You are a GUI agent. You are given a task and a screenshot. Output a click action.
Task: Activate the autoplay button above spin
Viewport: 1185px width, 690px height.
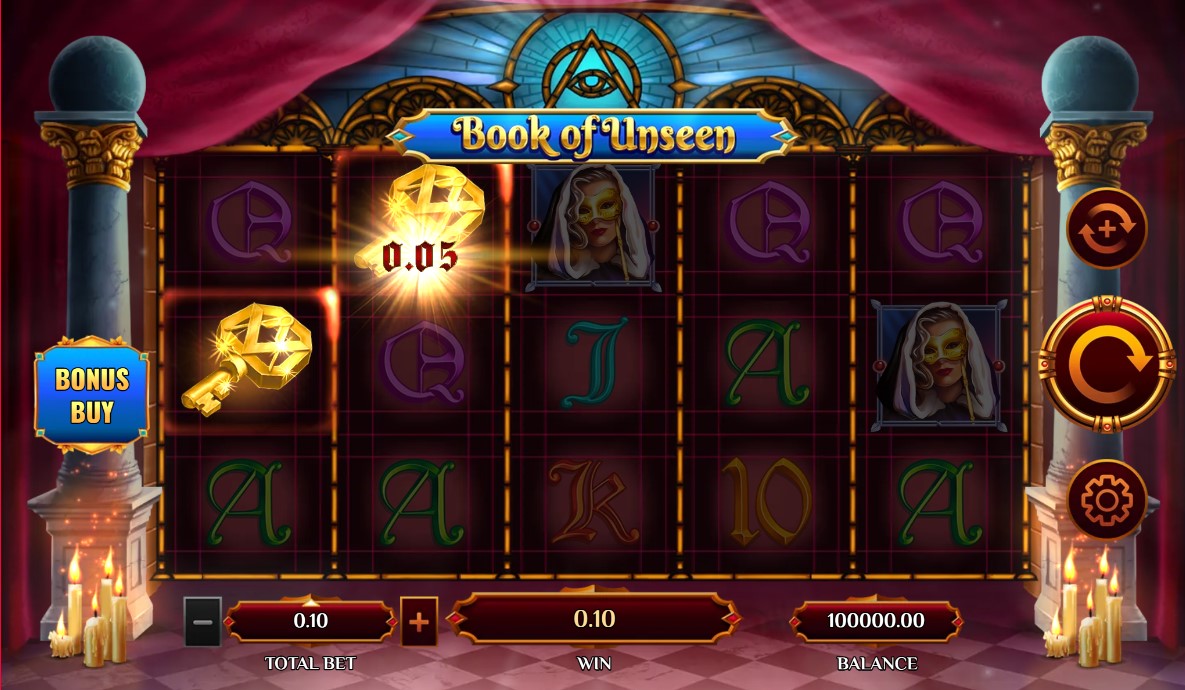(1106, 228)
